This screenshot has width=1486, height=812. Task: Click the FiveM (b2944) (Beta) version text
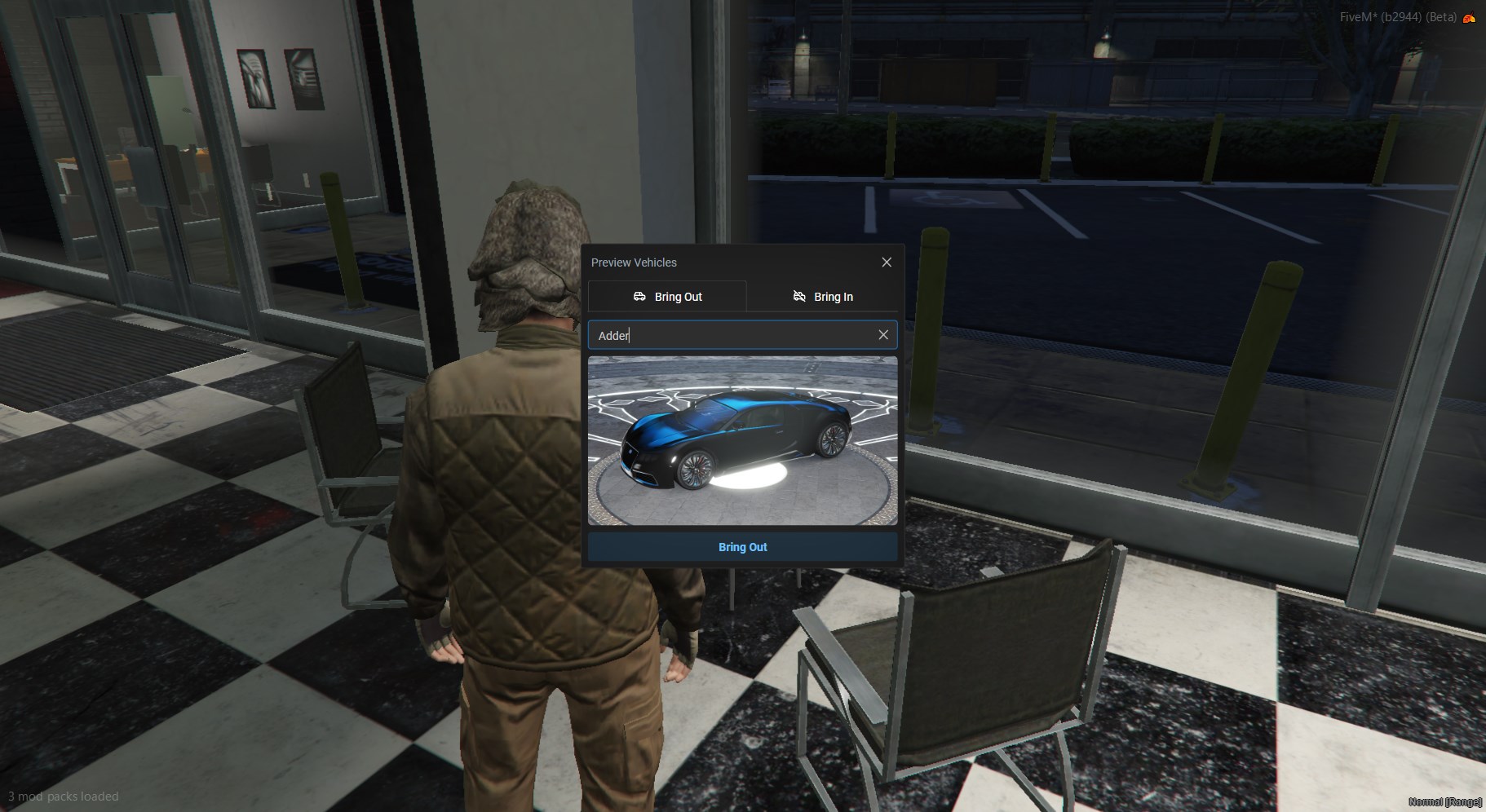pos(1400,15)
